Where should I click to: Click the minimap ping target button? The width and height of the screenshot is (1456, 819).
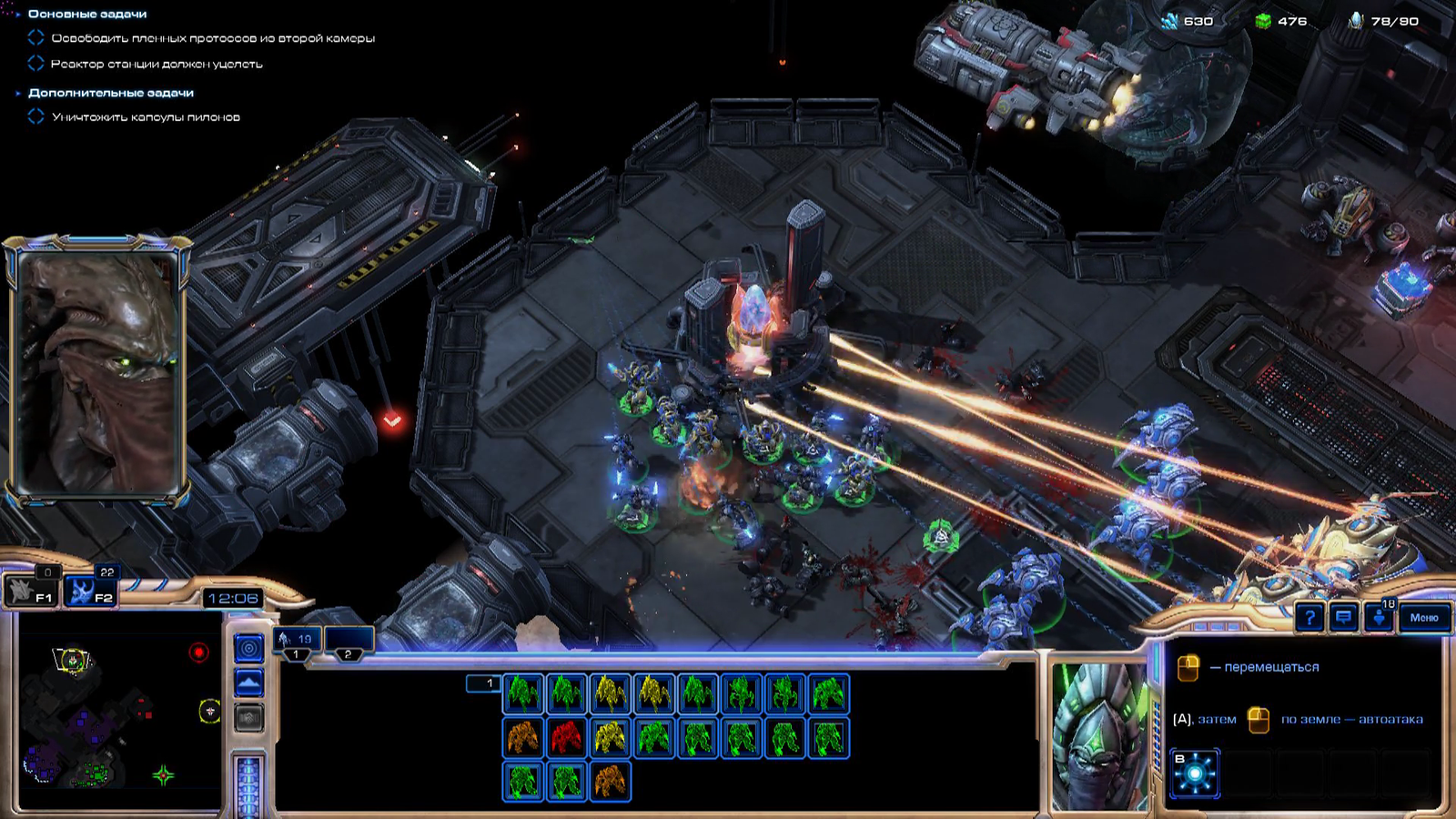249,648
